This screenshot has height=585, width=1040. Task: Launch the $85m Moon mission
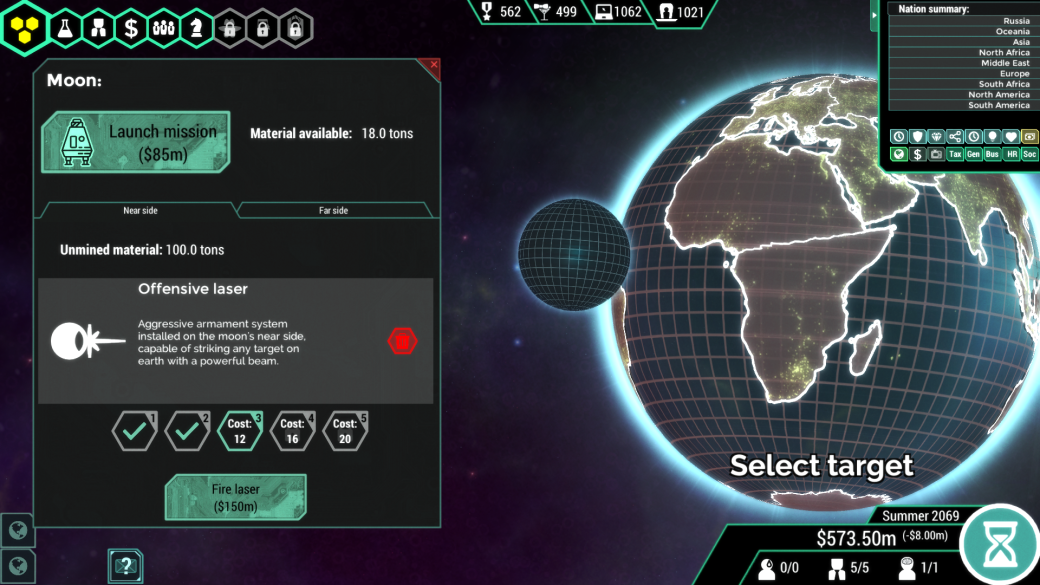pos(135,141)
